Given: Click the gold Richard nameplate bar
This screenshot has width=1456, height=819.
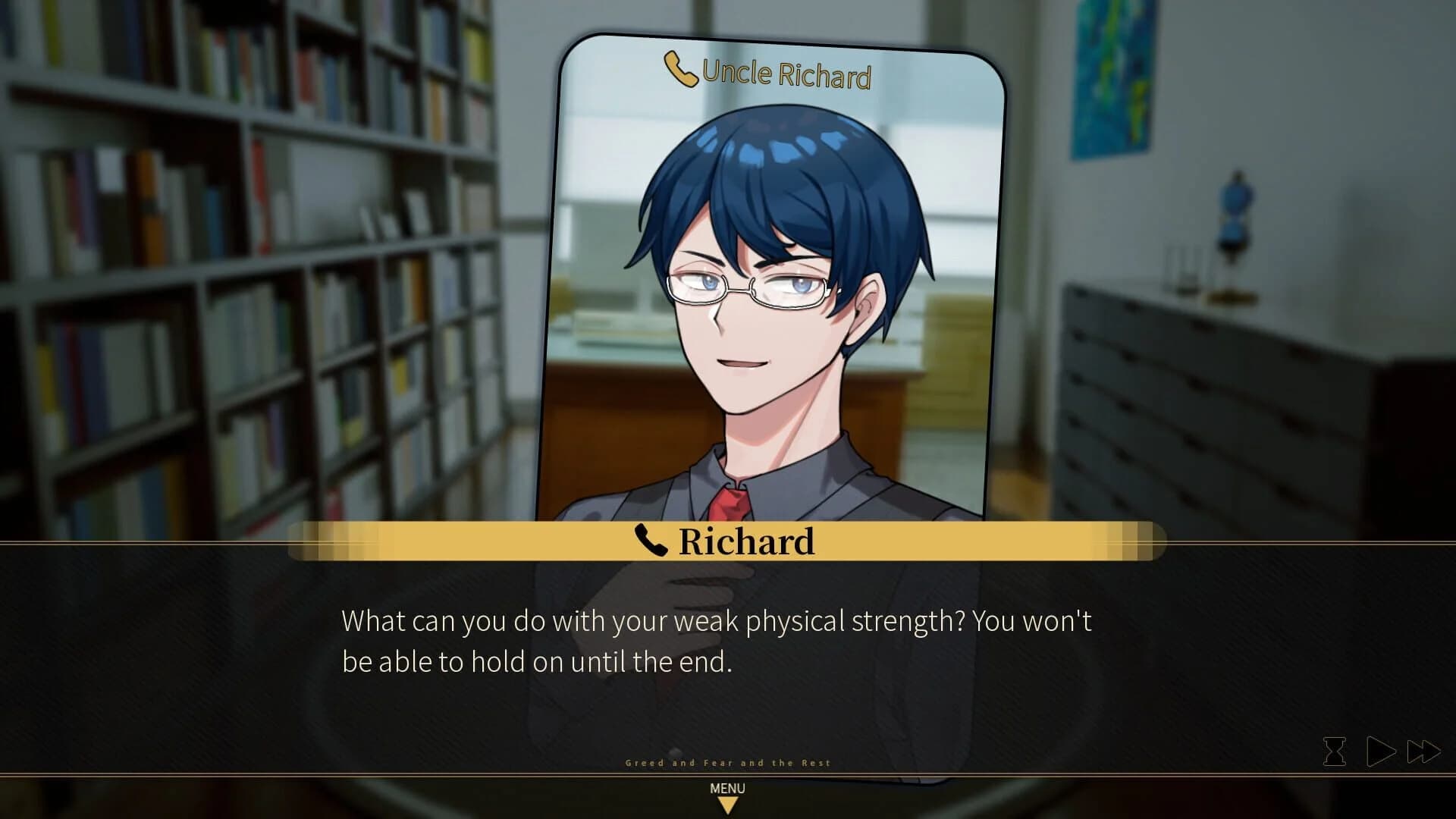Looking at the screenshot, I should tap(747, 541).
